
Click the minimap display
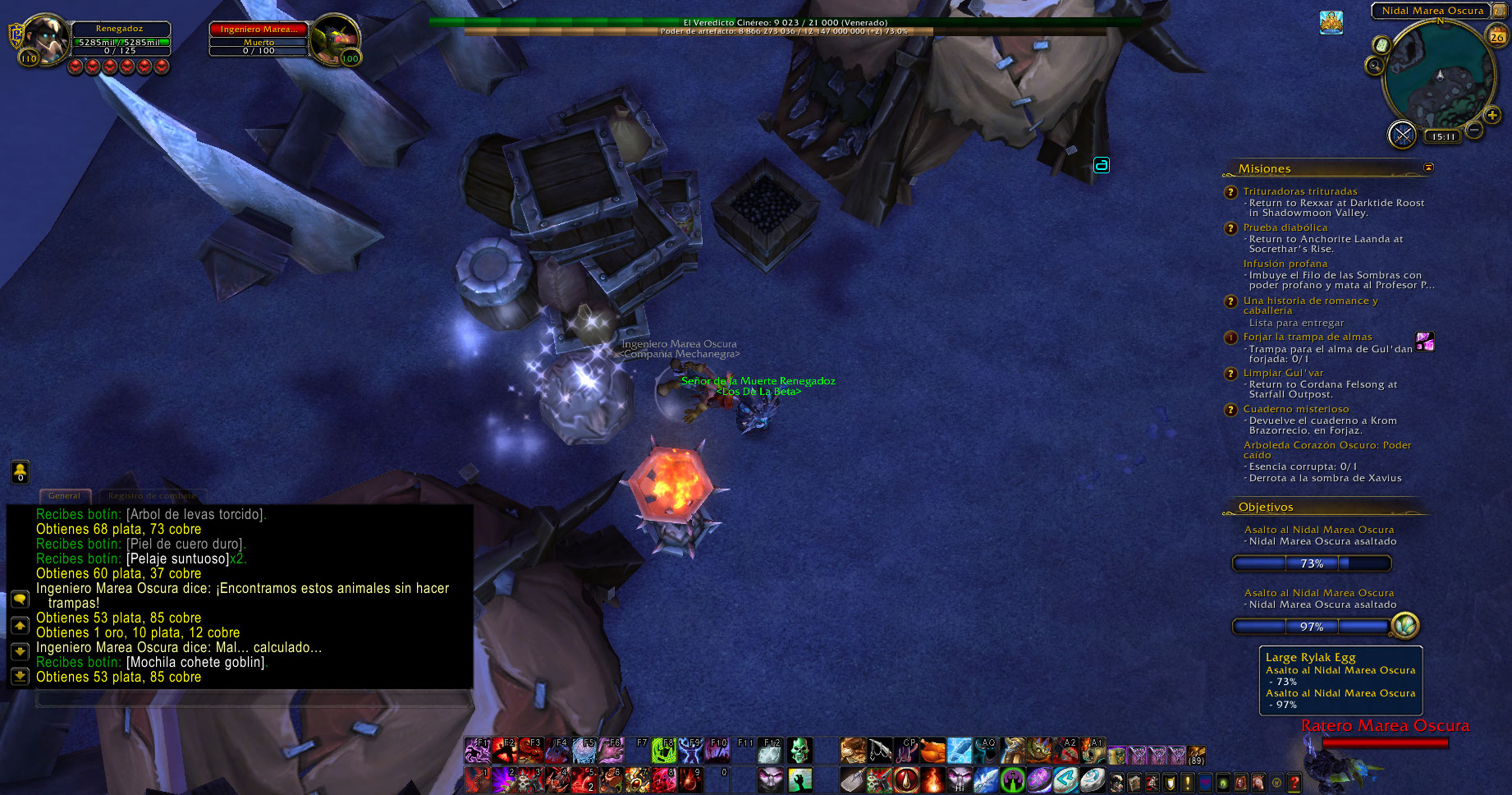(1439, 76)
